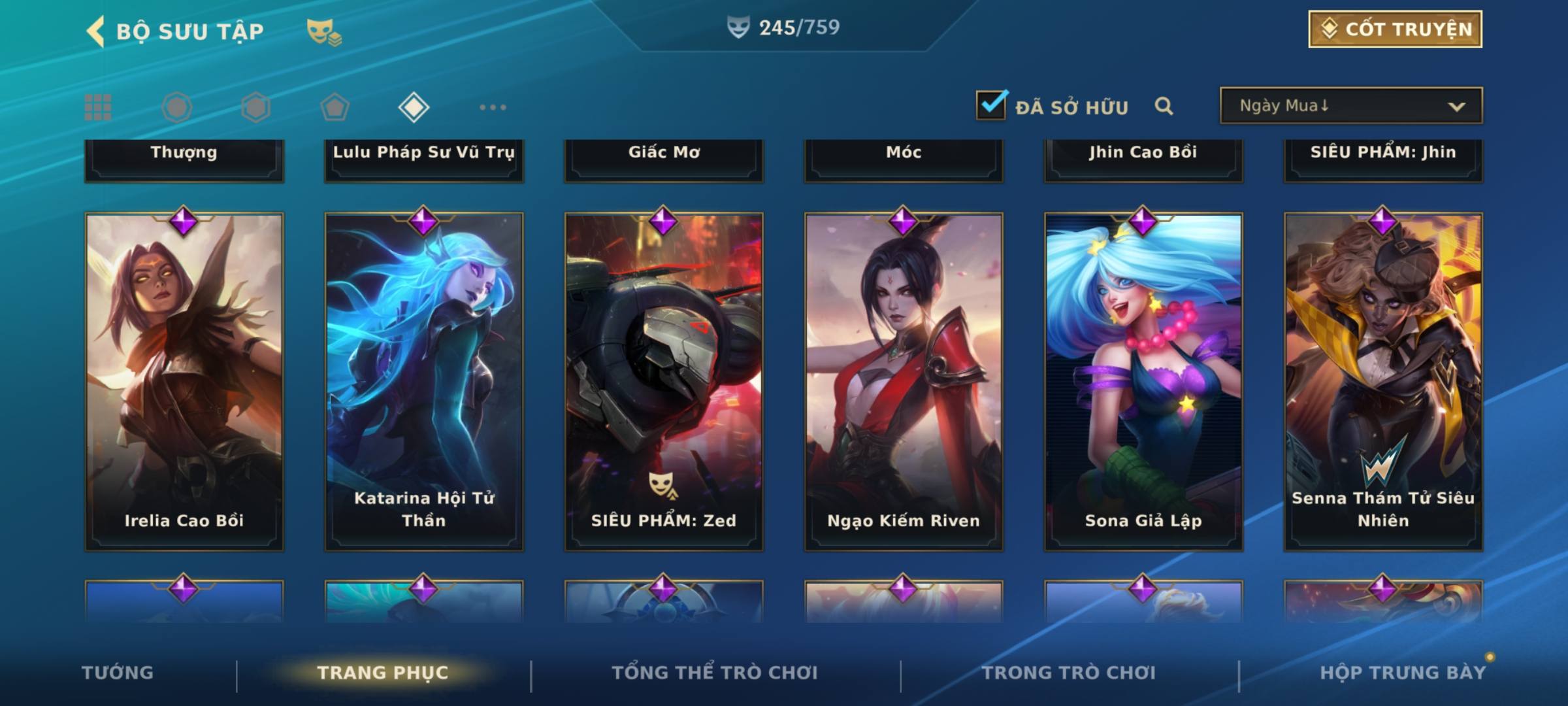Open the Cốt Truyện button
The width and height of the screenshot is (1568, 706).
point(1395,29)
